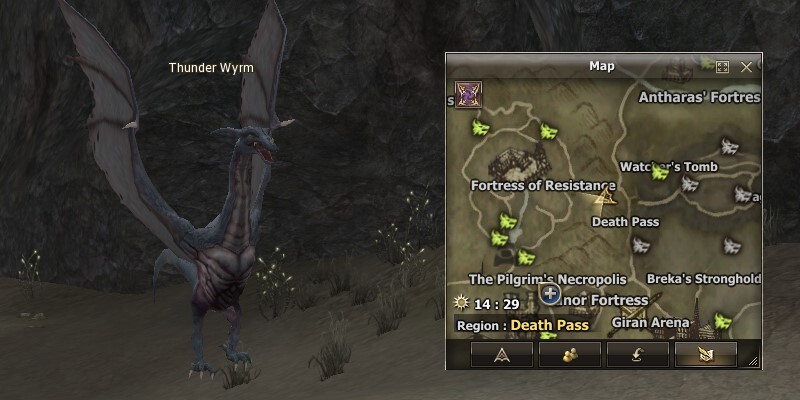The height and width of the screenshot is (400, 800).
Task: Select the blue plus marker on map
Action: pos(549,294)
